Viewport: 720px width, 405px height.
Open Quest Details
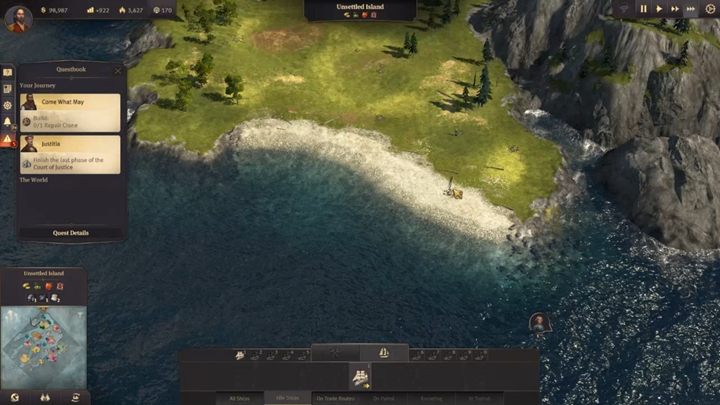tap(70, 232)
